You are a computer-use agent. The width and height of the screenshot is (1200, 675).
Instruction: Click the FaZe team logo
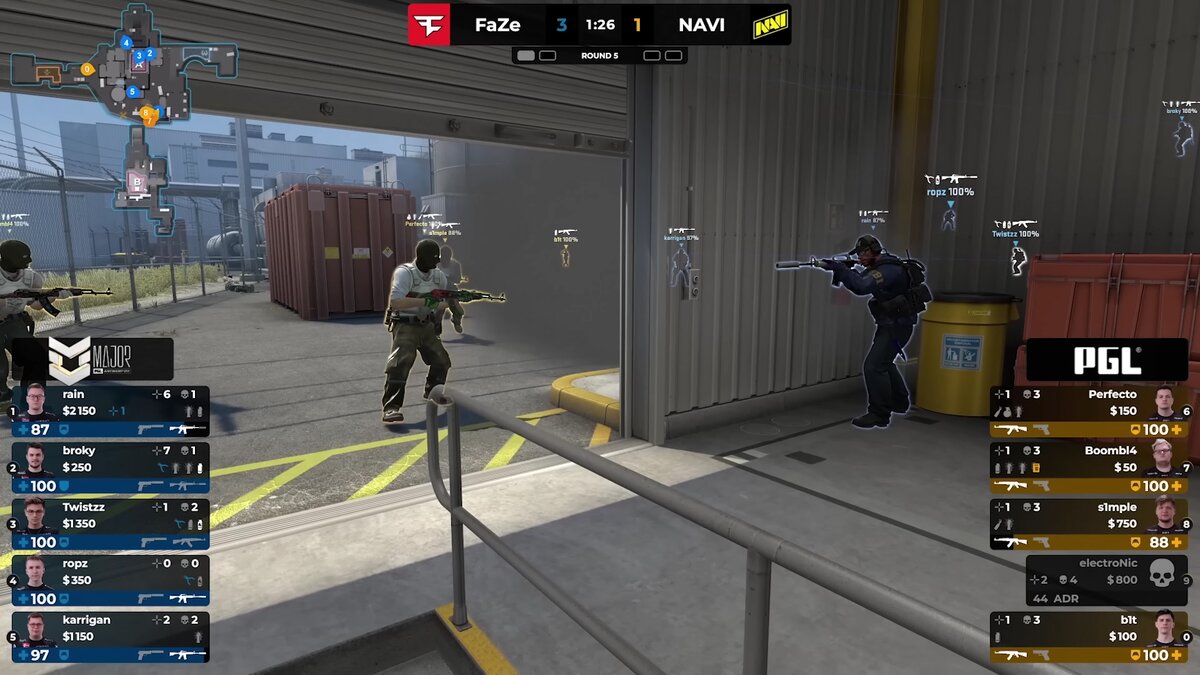coord(429,24)
